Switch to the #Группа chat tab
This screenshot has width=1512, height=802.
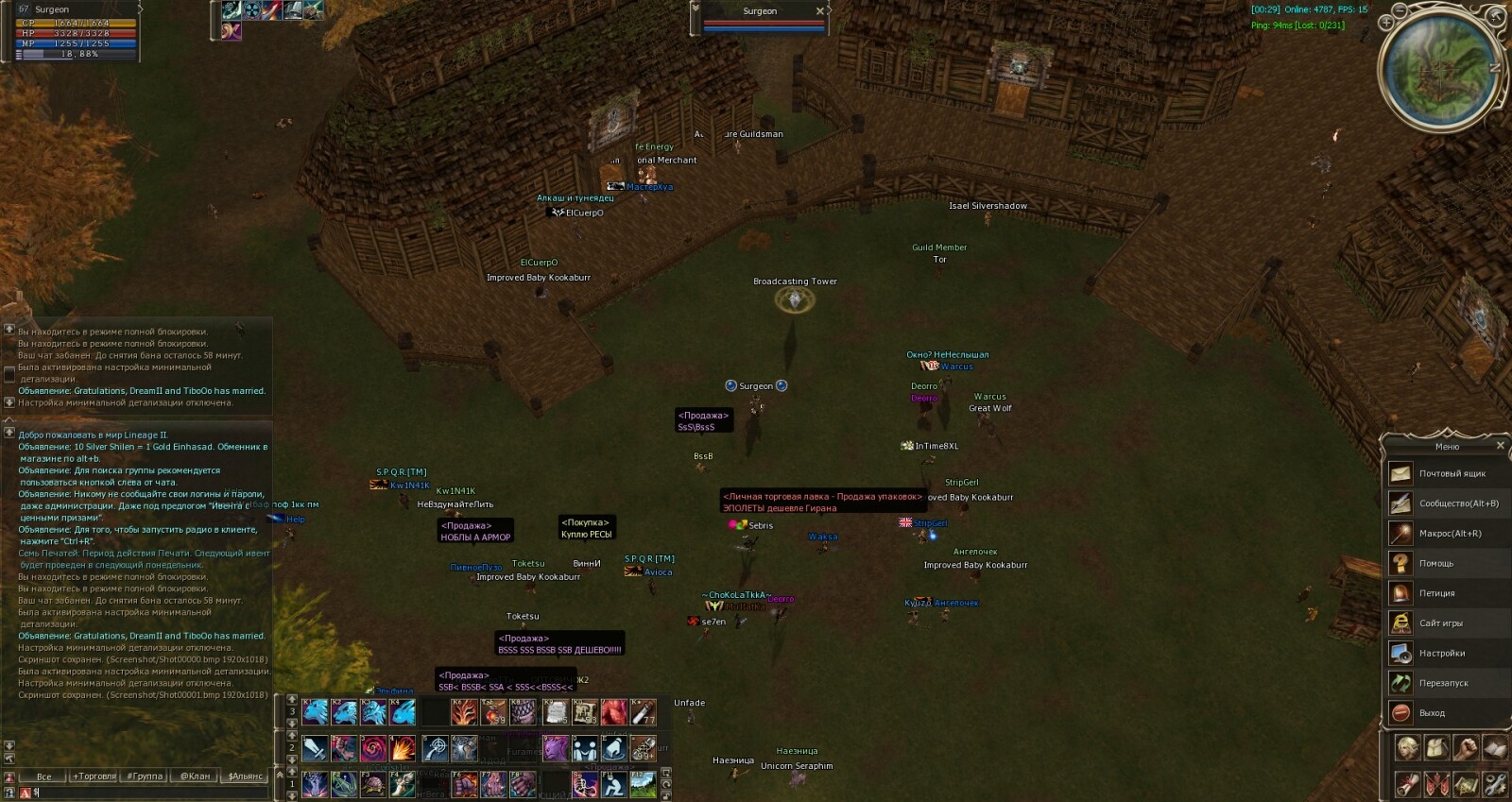(x=145, y=776)
